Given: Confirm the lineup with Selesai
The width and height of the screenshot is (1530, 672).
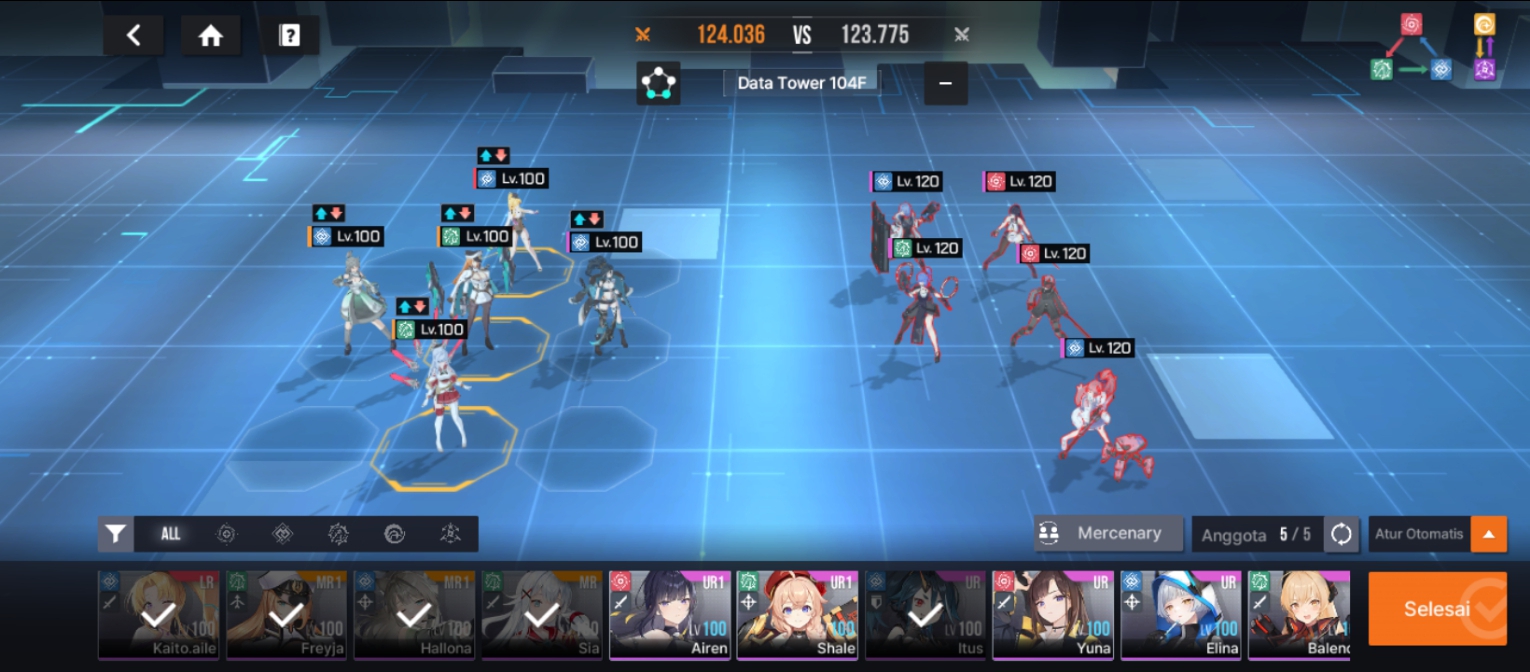Looking at the screenshot, I should coord(1437,608).
